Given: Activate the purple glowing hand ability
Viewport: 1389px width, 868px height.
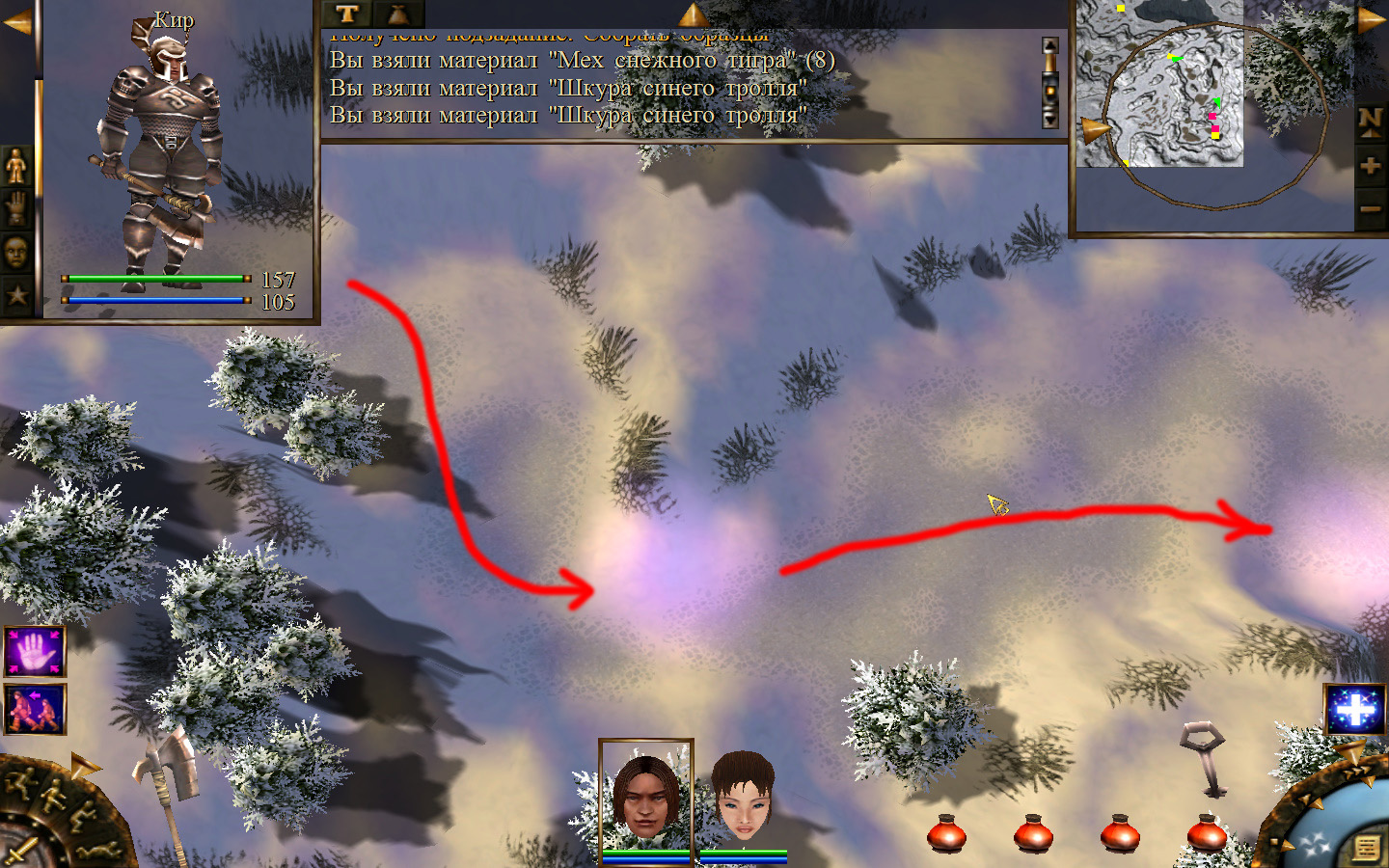Looking at the screenshot, I should (35, 651).
